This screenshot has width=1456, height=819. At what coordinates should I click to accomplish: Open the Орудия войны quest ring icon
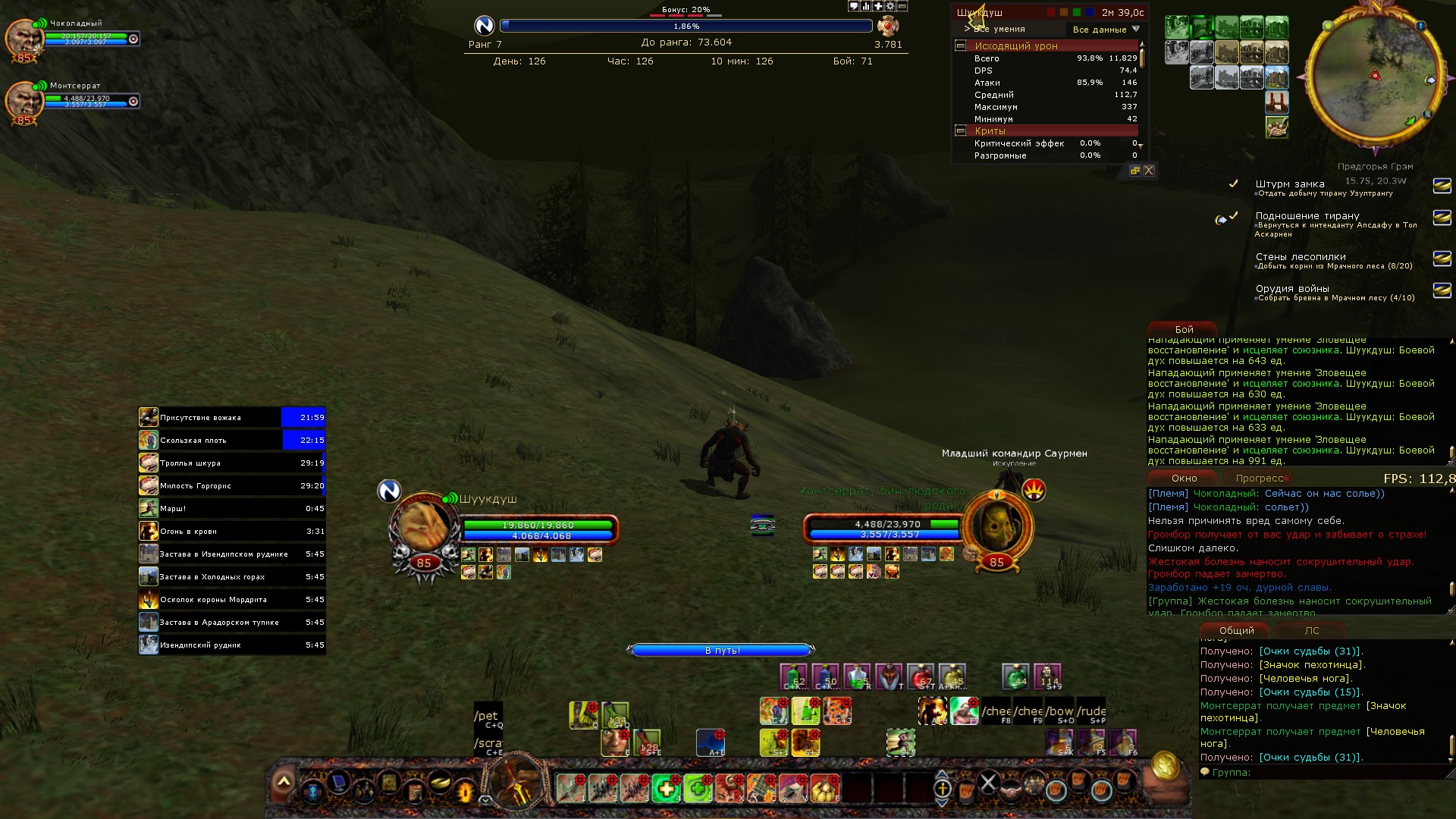pos(1442,290)
